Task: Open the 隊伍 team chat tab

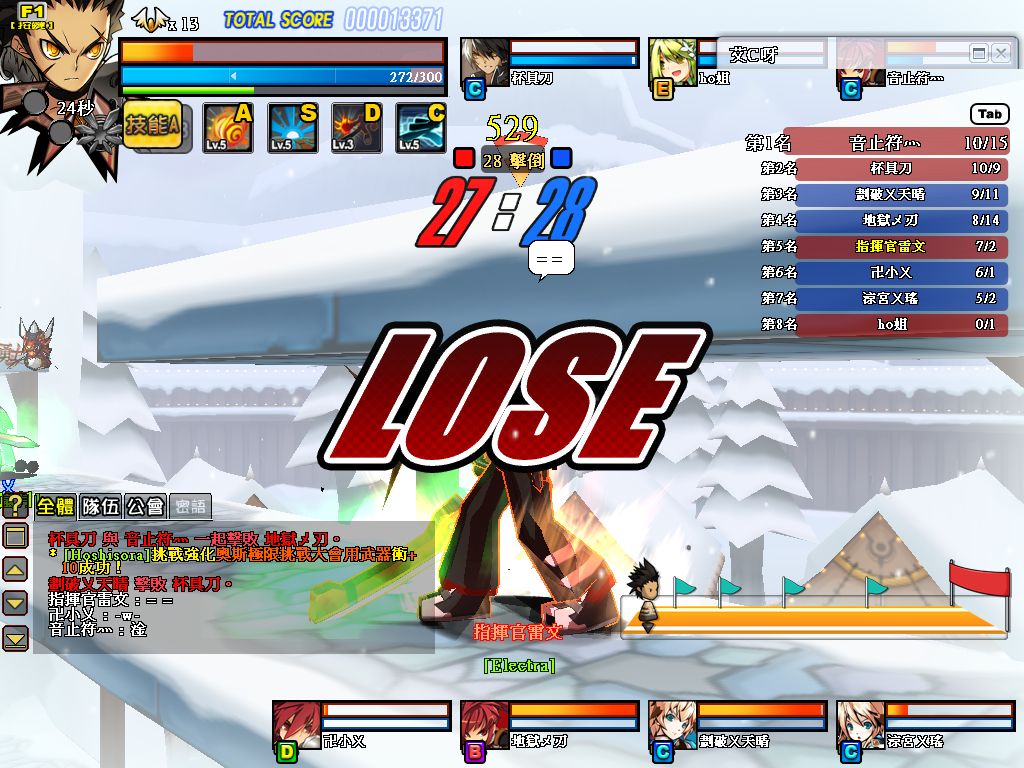Action: click(102, 507)
